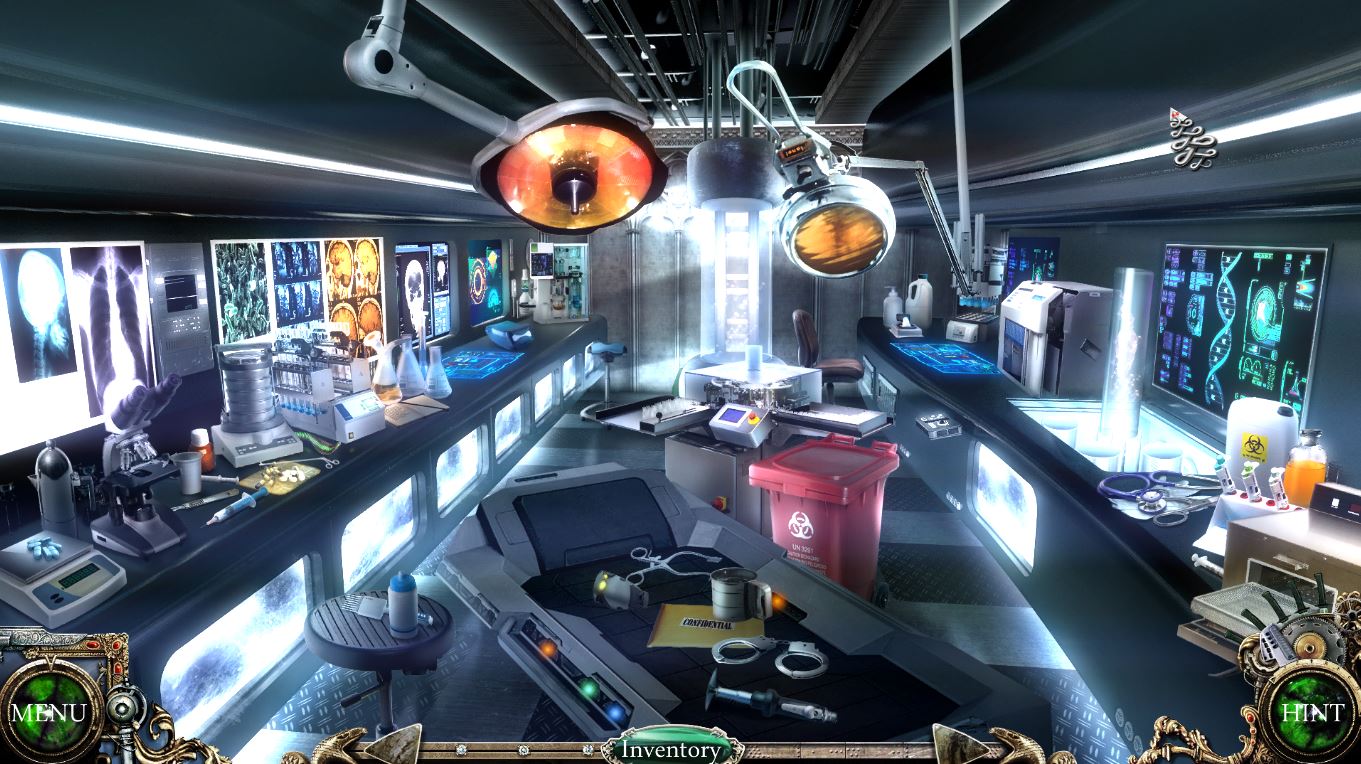Pick up the handcuffs on the table

768,656
